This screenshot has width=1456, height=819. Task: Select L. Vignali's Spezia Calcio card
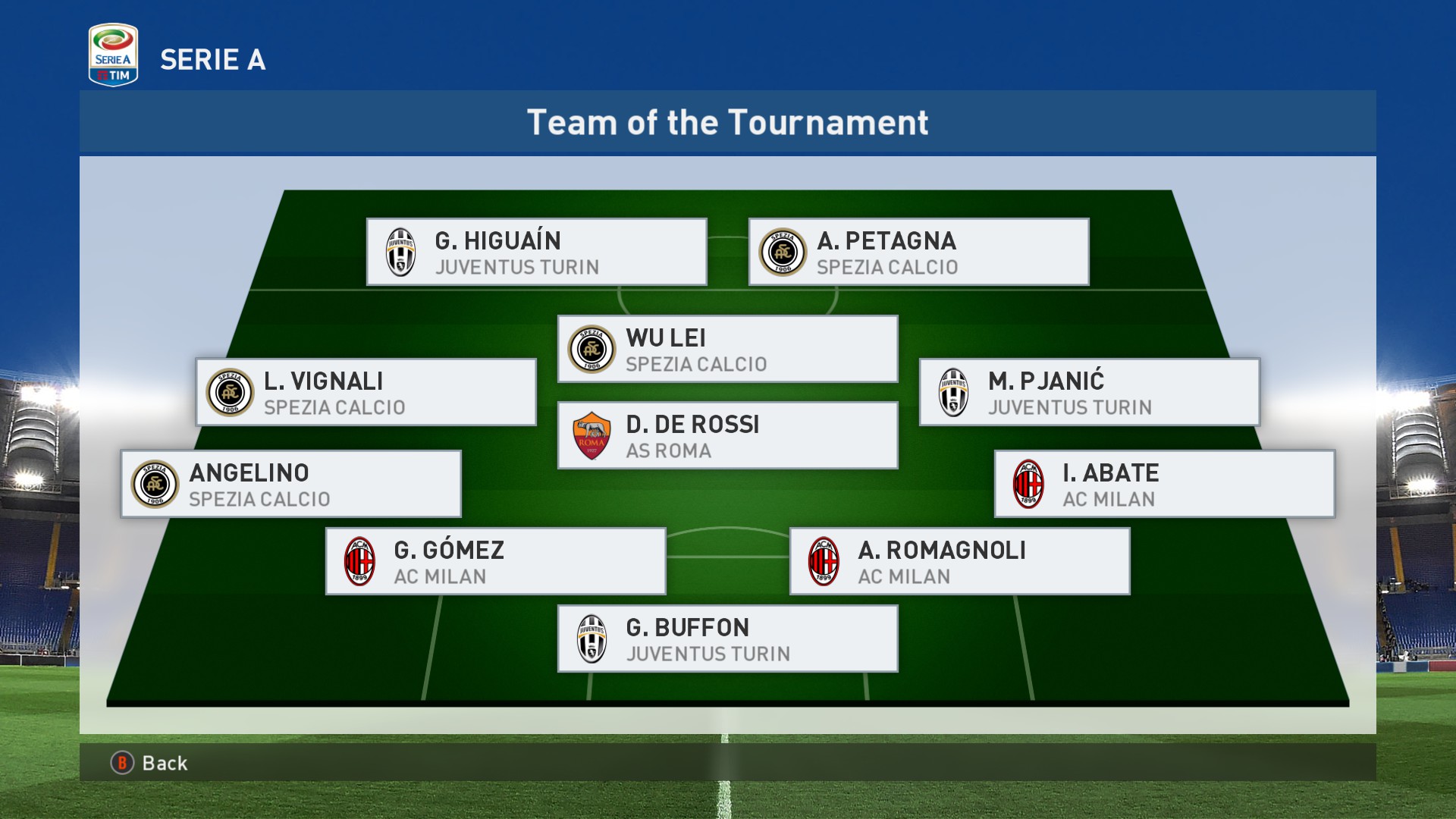point(366,393)
